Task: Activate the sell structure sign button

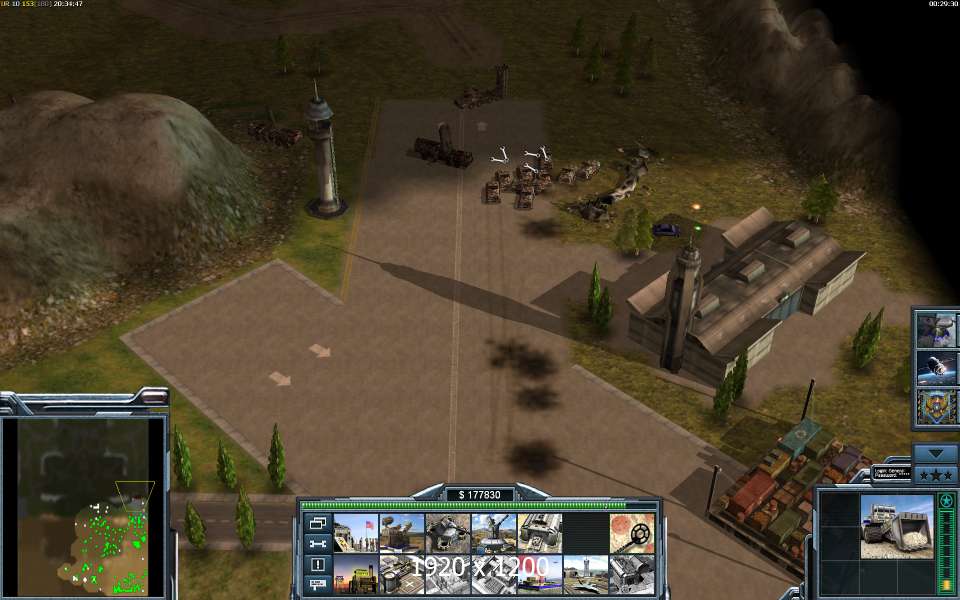Action: (x=318, y=584)
